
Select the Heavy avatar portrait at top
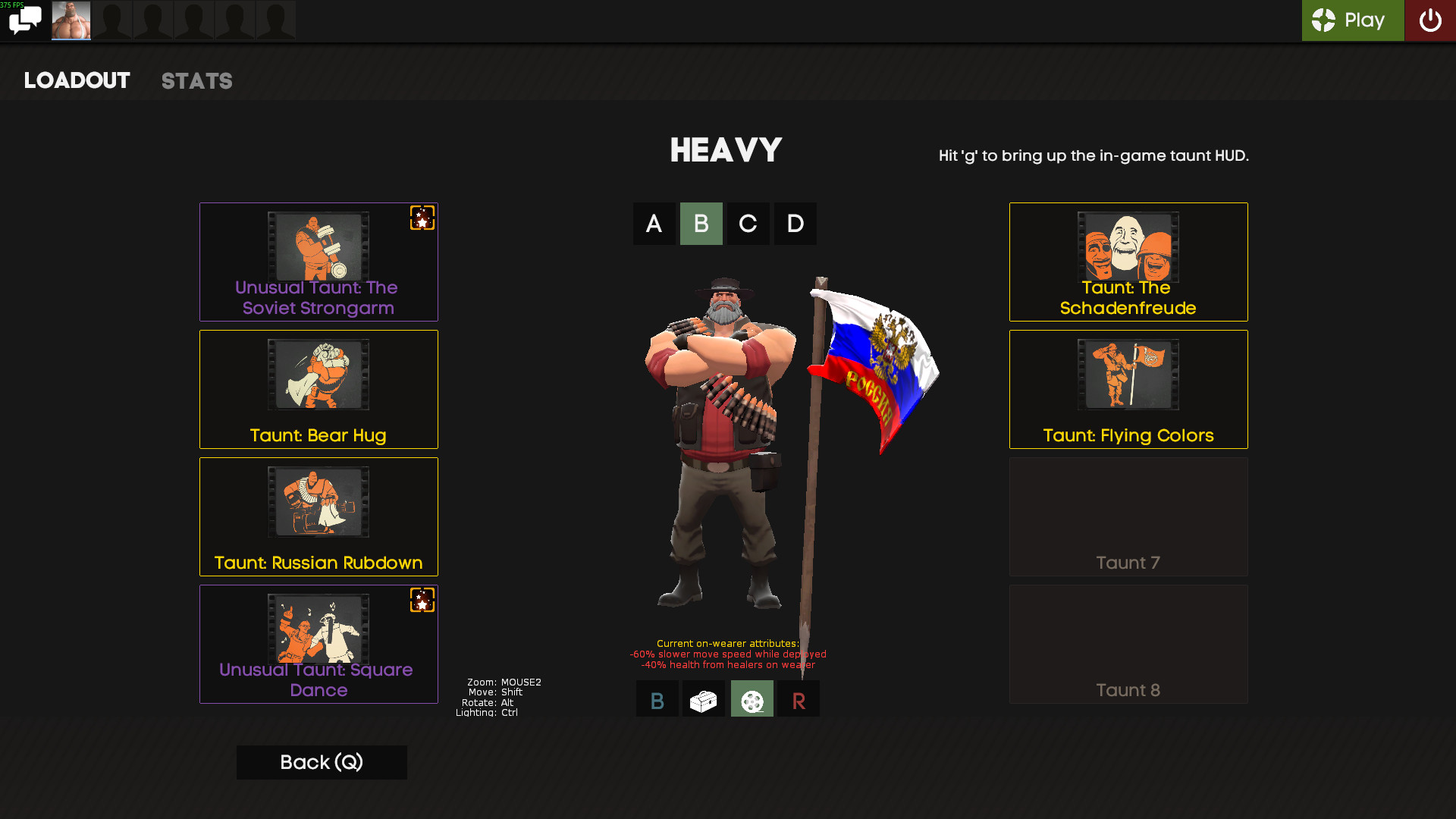point(71,20)
